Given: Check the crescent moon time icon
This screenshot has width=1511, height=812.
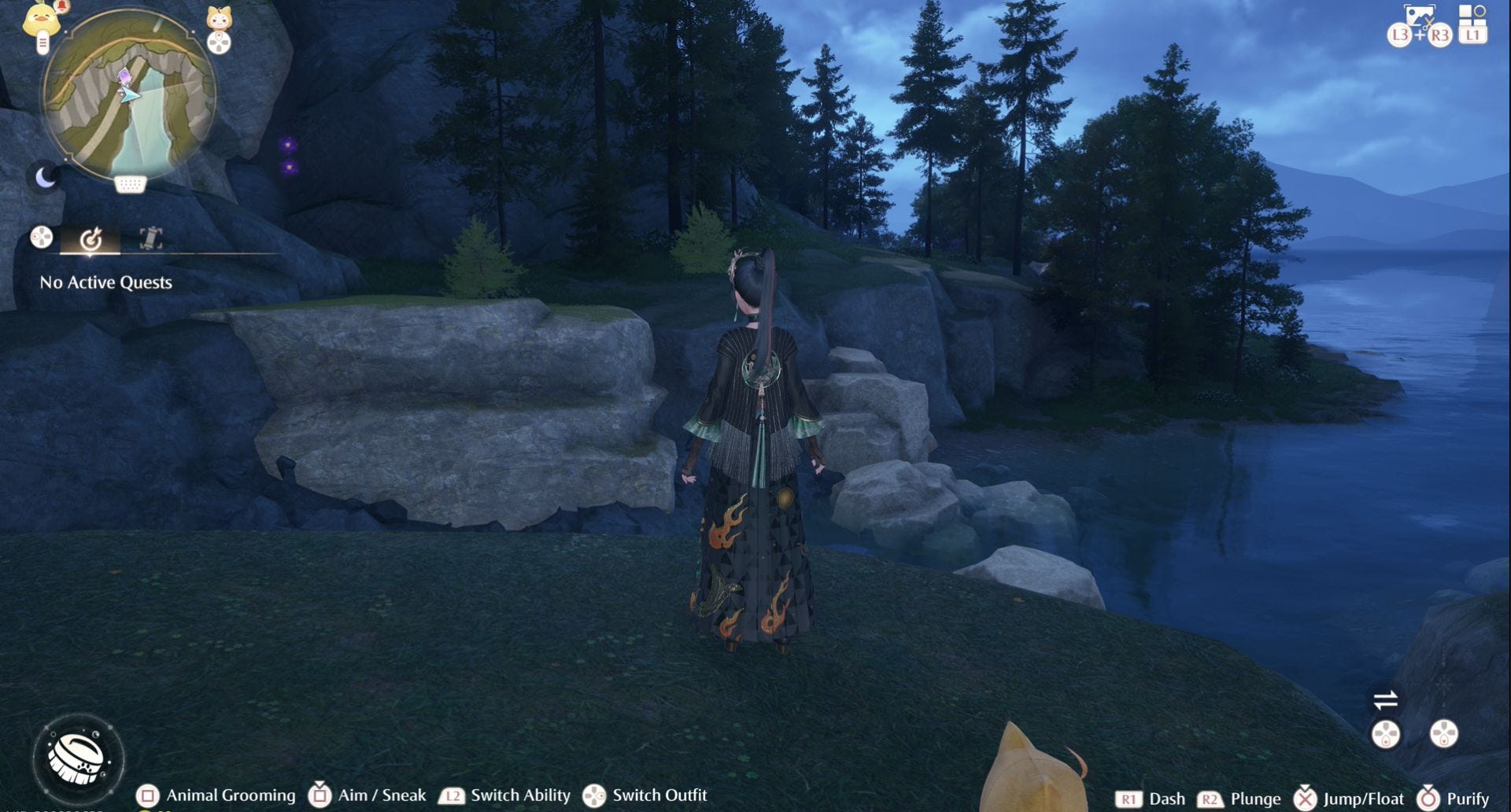Looking at the screenshot, I should (x=46, y=178).
